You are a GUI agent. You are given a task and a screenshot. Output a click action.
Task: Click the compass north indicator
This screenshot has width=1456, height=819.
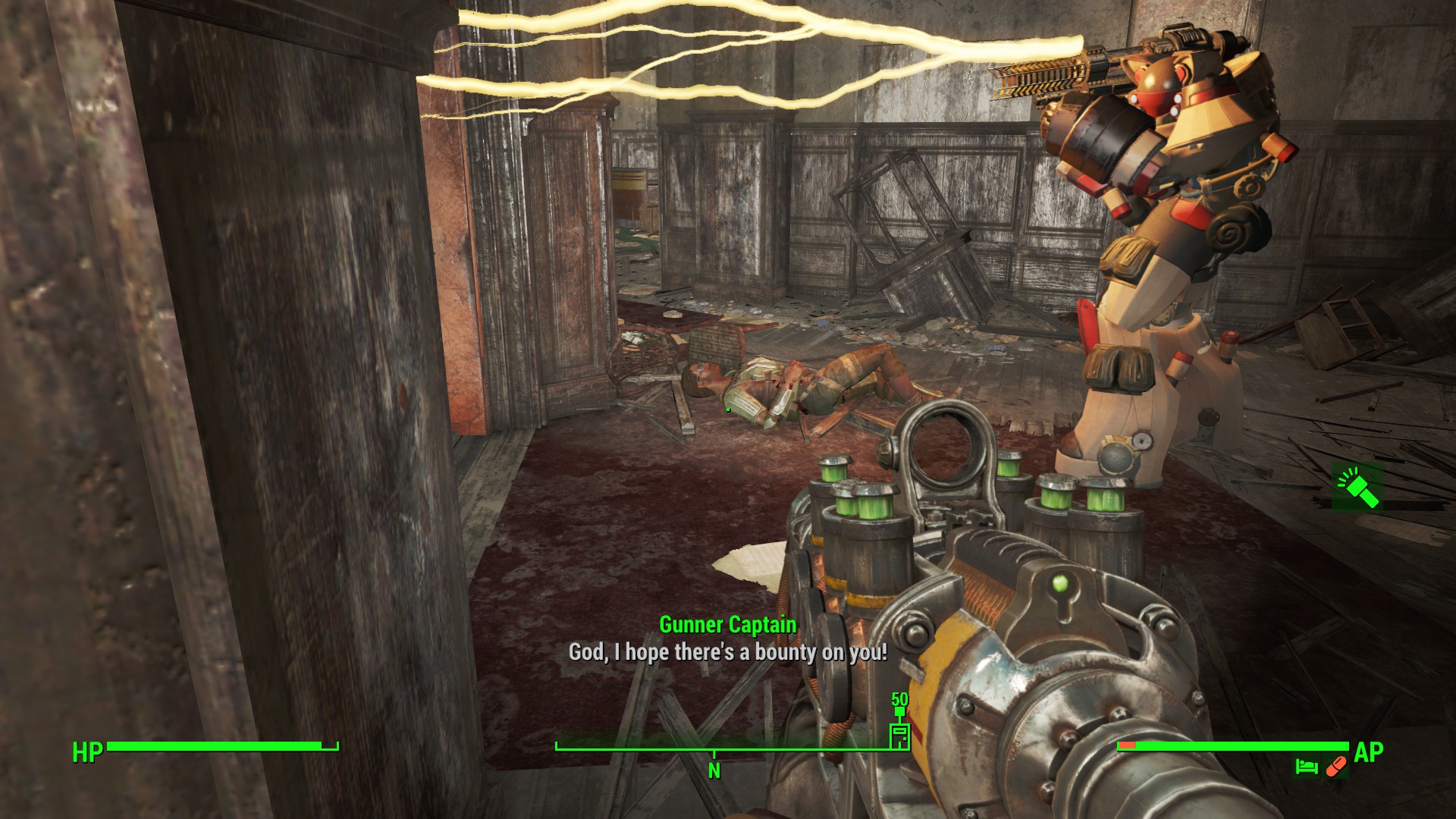click(714, 770)
